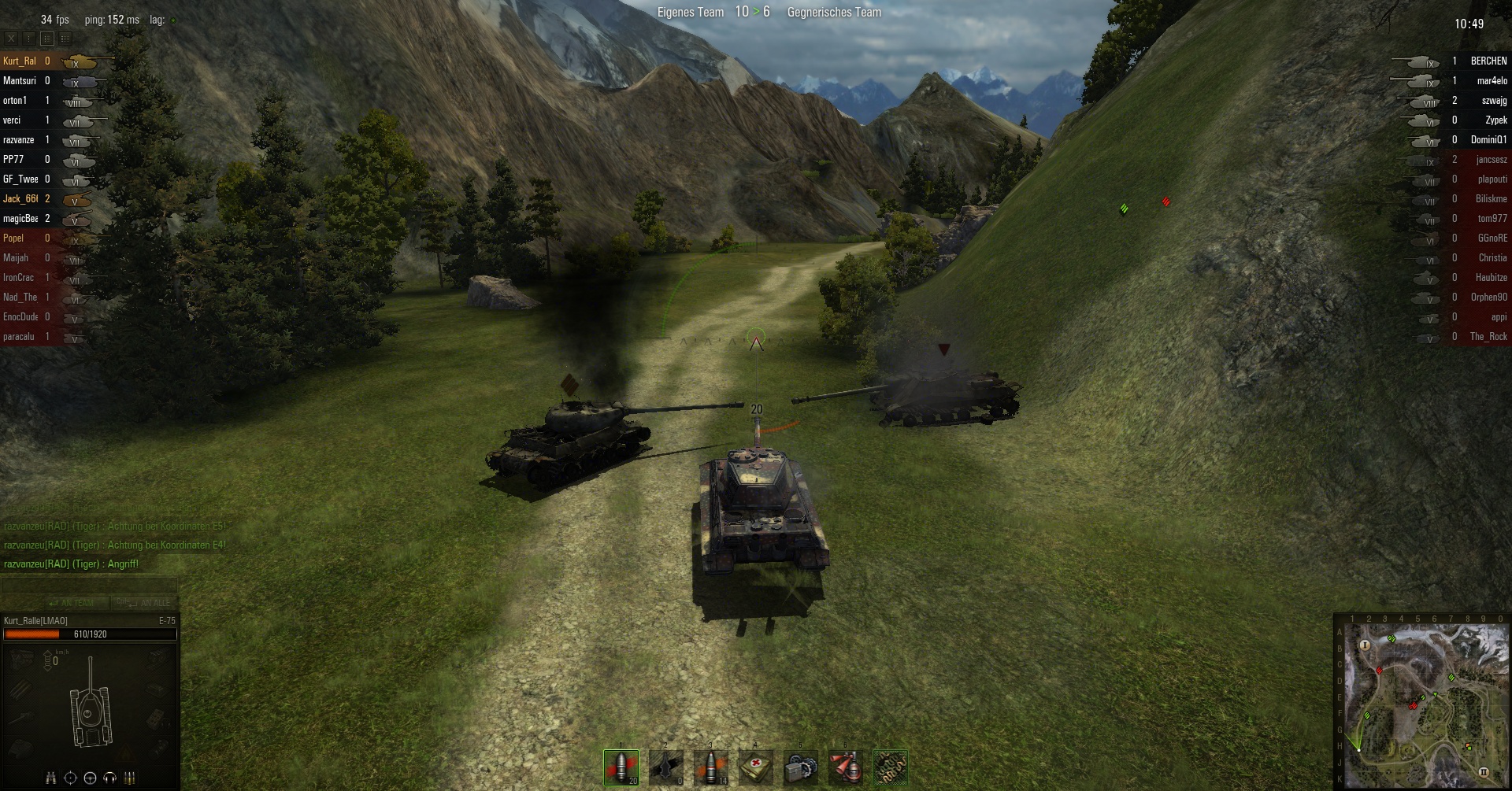
Task: Select BERCHEN in the enemy team list
Action: pyautogui.click(x=1488, y=61)
